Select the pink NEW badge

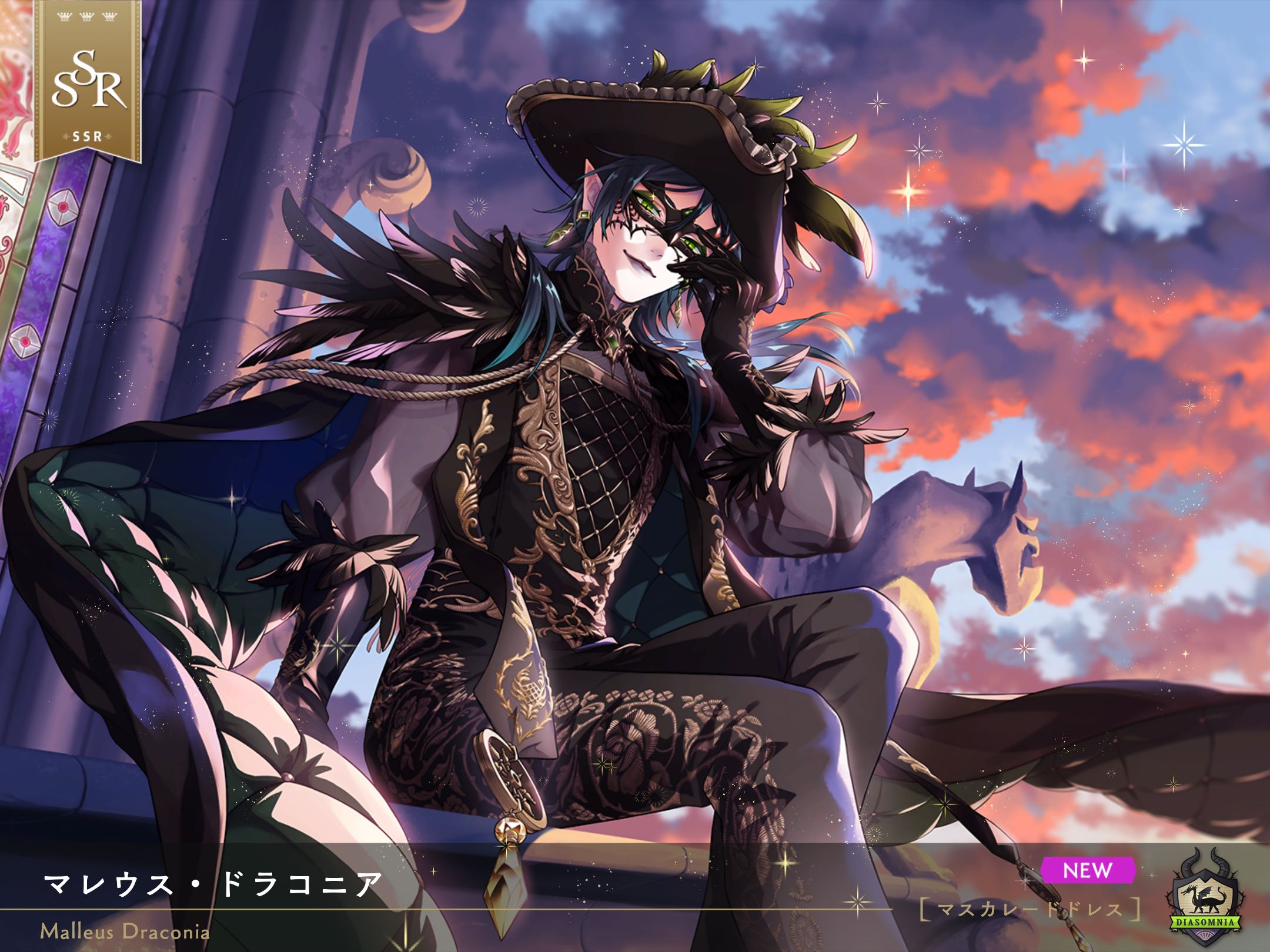coord(1087,870)
